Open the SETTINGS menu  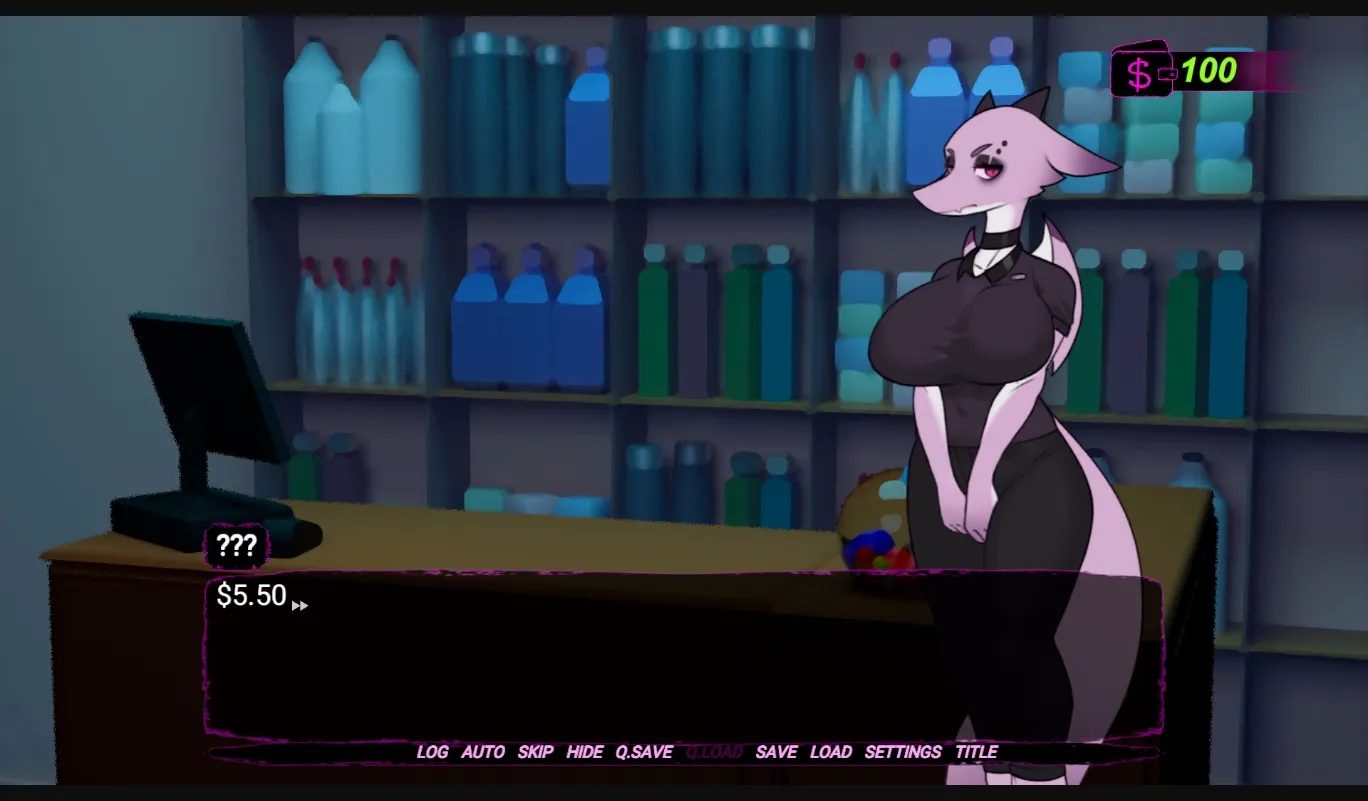[901, 752]
